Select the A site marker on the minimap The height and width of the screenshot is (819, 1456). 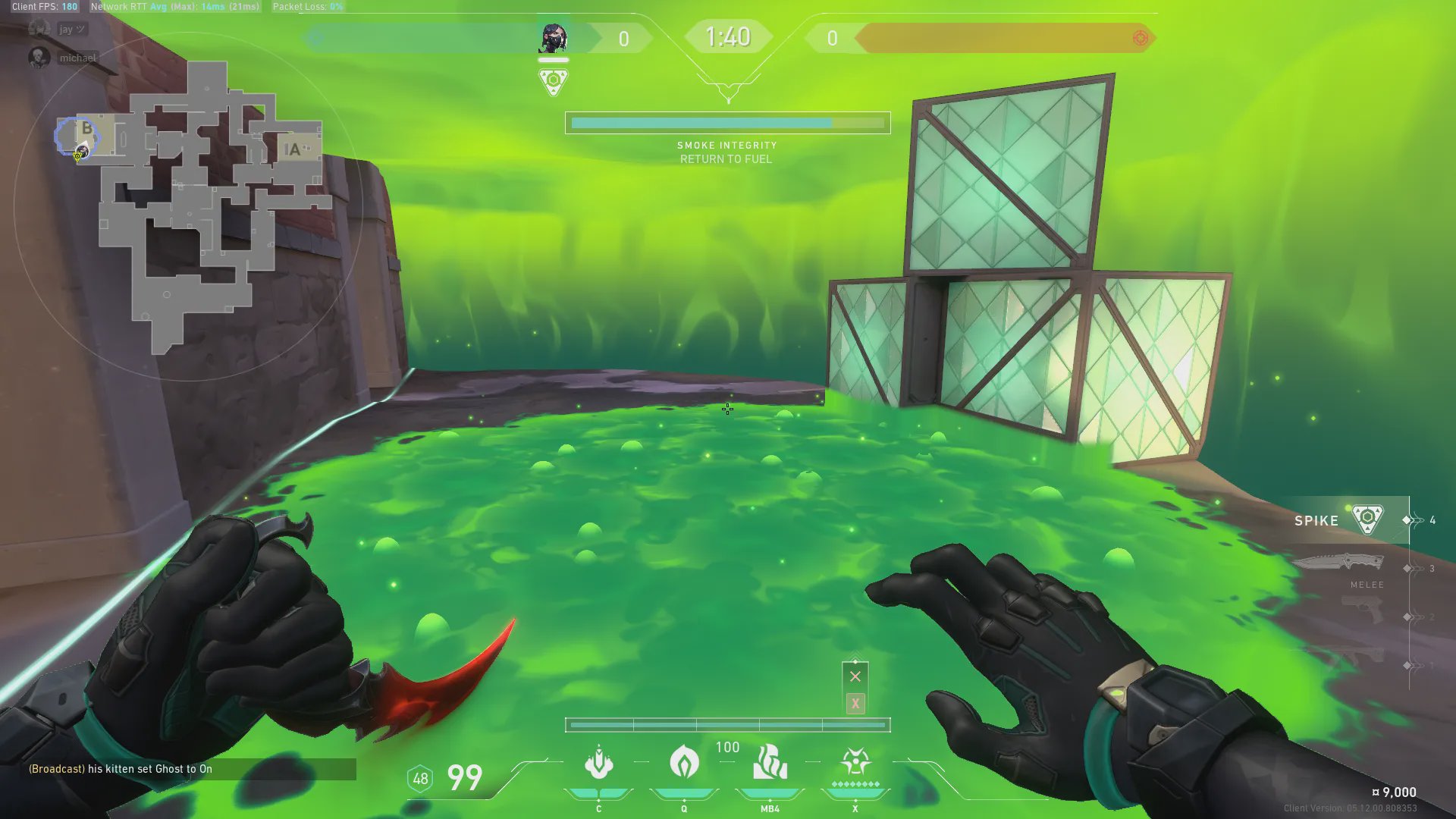click(294, 150)
